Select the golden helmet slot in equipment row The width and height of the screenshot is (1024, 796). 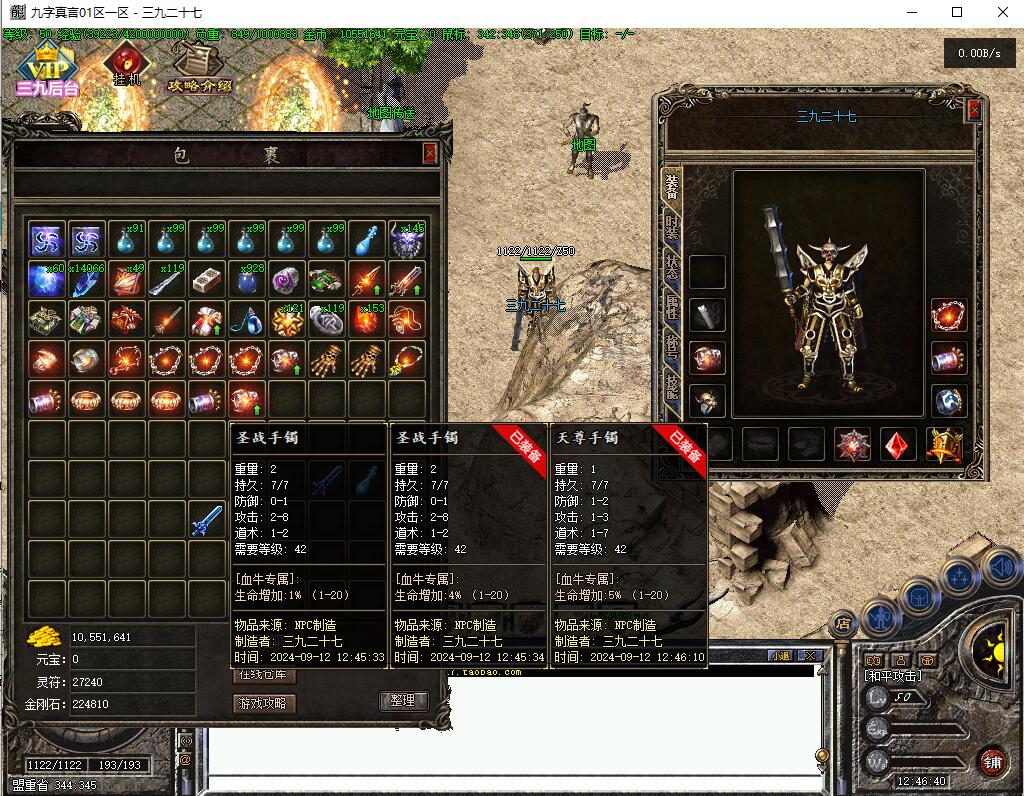tap(943, 445)
